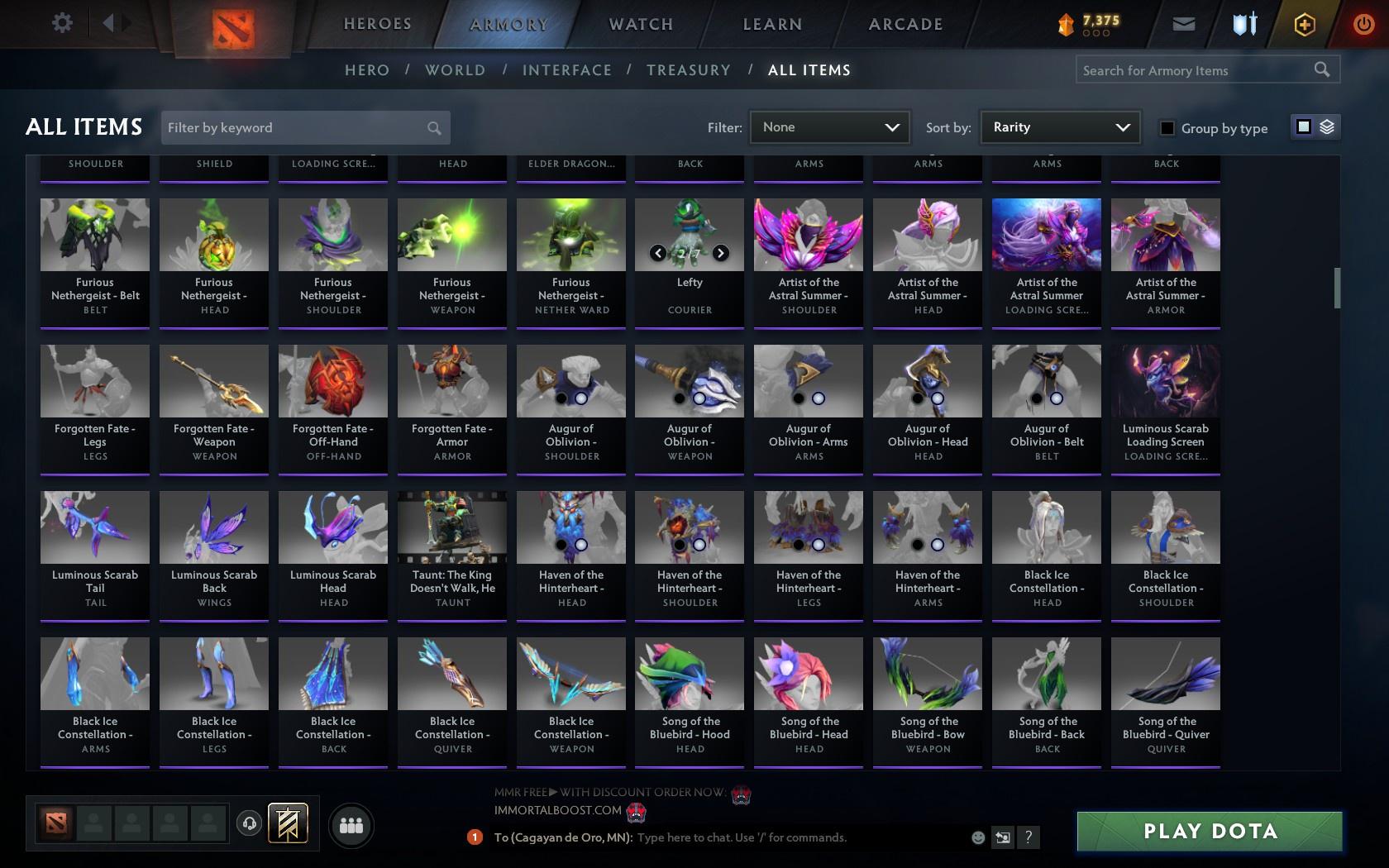Open Dota Plus with the gold hexagon icon
The height and width of the screenshot is (868, 1389).
[1303, 23]
